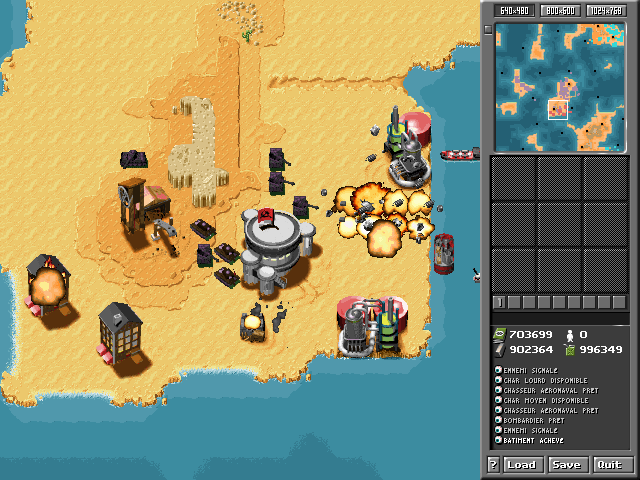Quit the game
Viewport: 640px width, 480px height.
(x=609, y=465)
